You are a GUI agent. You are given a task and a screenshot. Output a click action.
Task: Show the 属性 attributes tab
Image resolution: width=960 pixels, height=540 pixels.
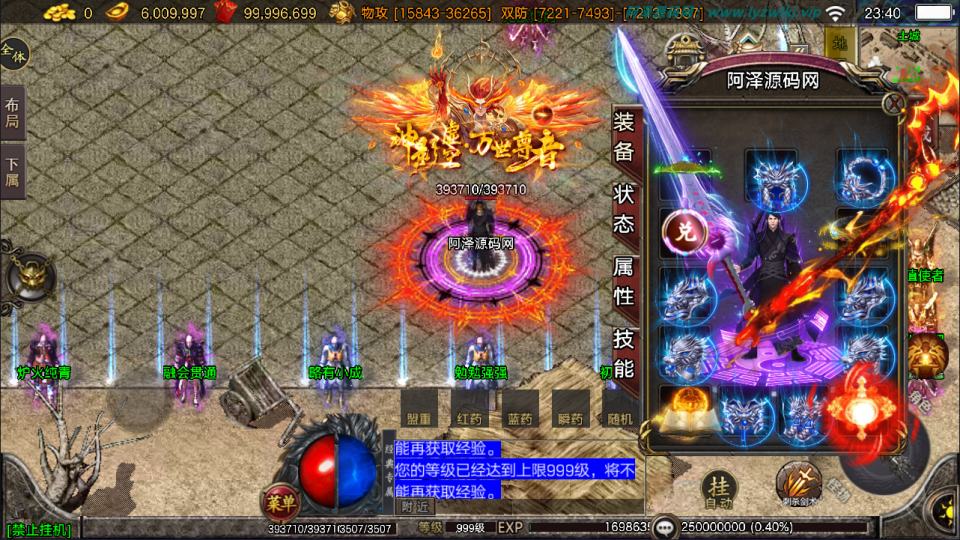624,282
